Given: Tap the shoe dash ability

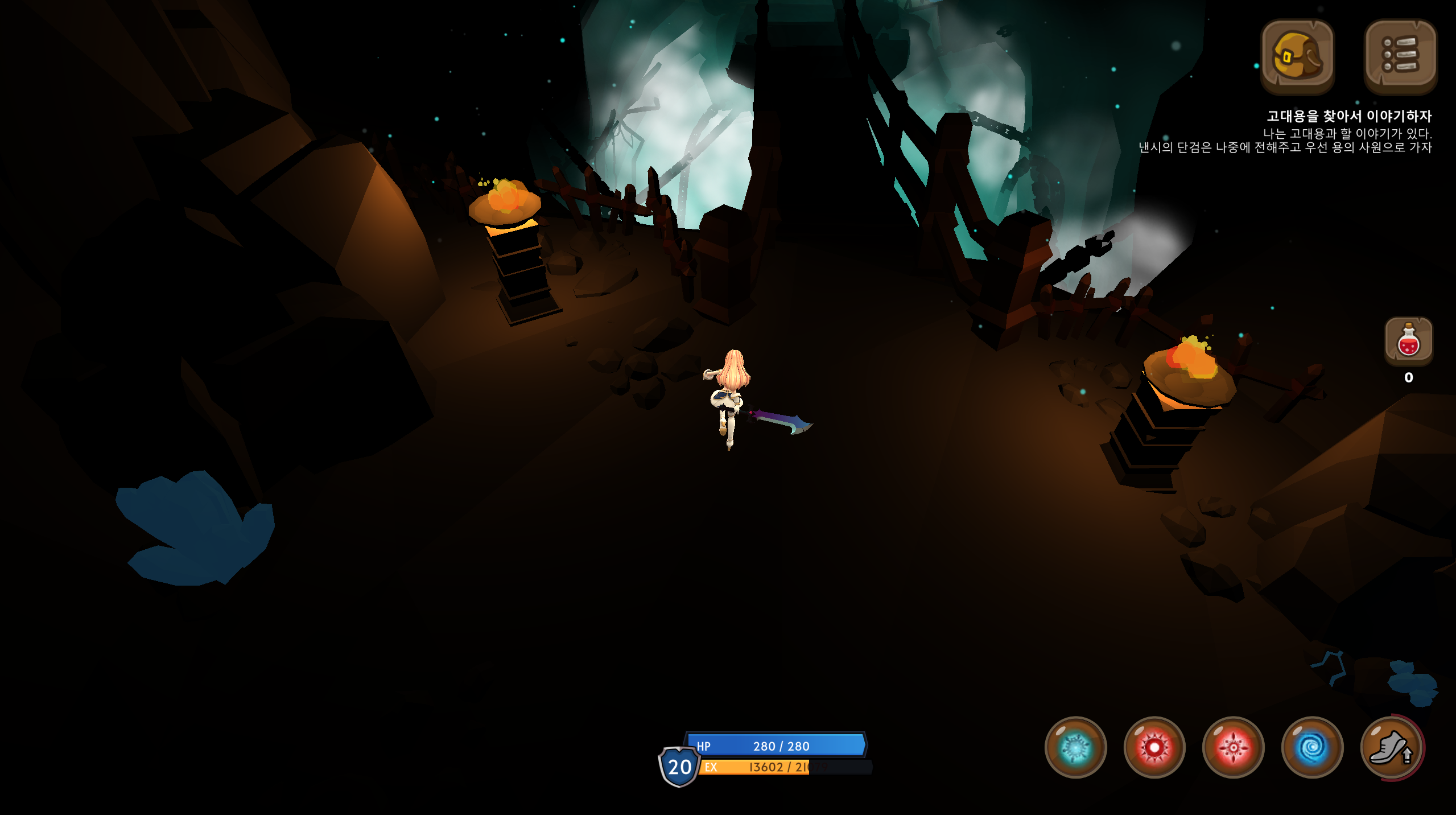Looking at the screenshot, I should pyautogui.click(x=1391, y=747).
